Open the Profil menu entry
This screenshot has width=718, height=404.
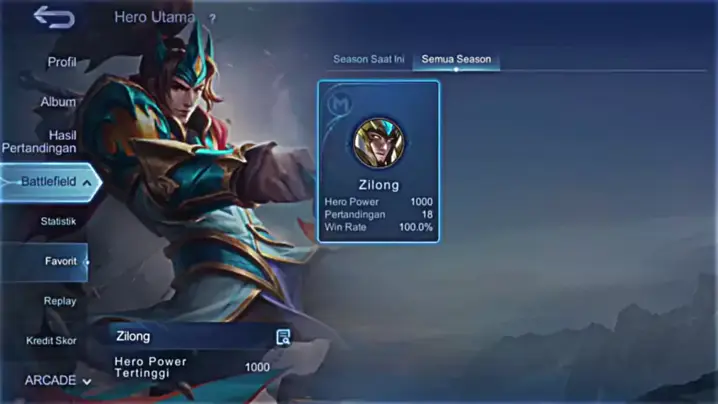pos(61,62)
